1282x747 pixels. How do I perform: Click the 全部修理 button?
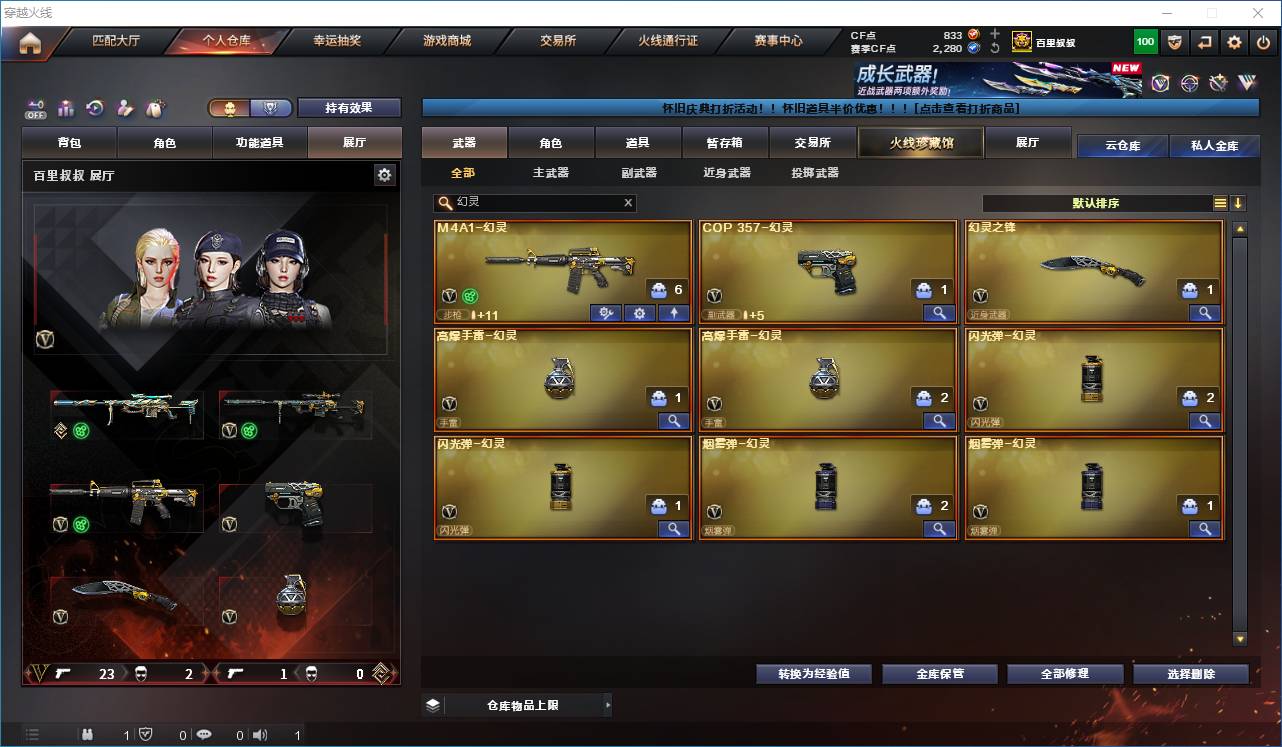coord(1065,673)
